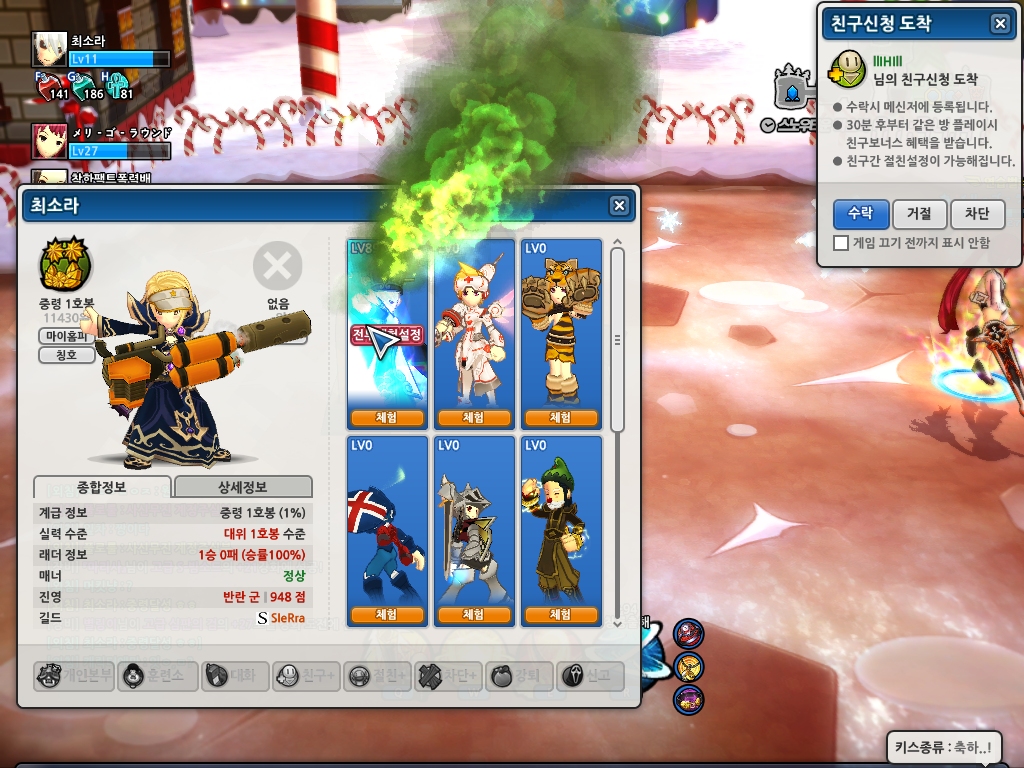Block the requester using 차단 button

pos(976,214)
